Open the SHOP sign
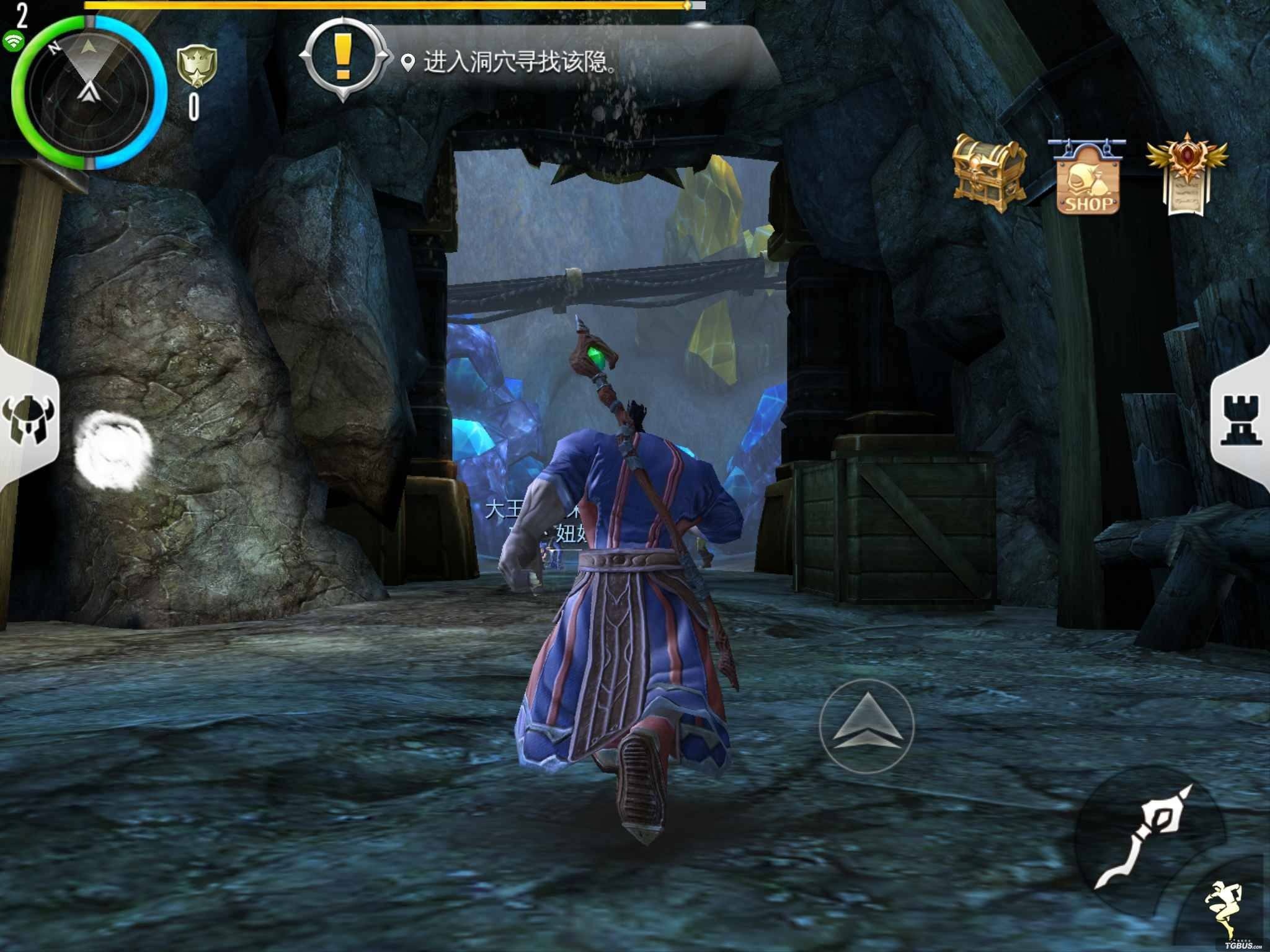 (1088, 177)
